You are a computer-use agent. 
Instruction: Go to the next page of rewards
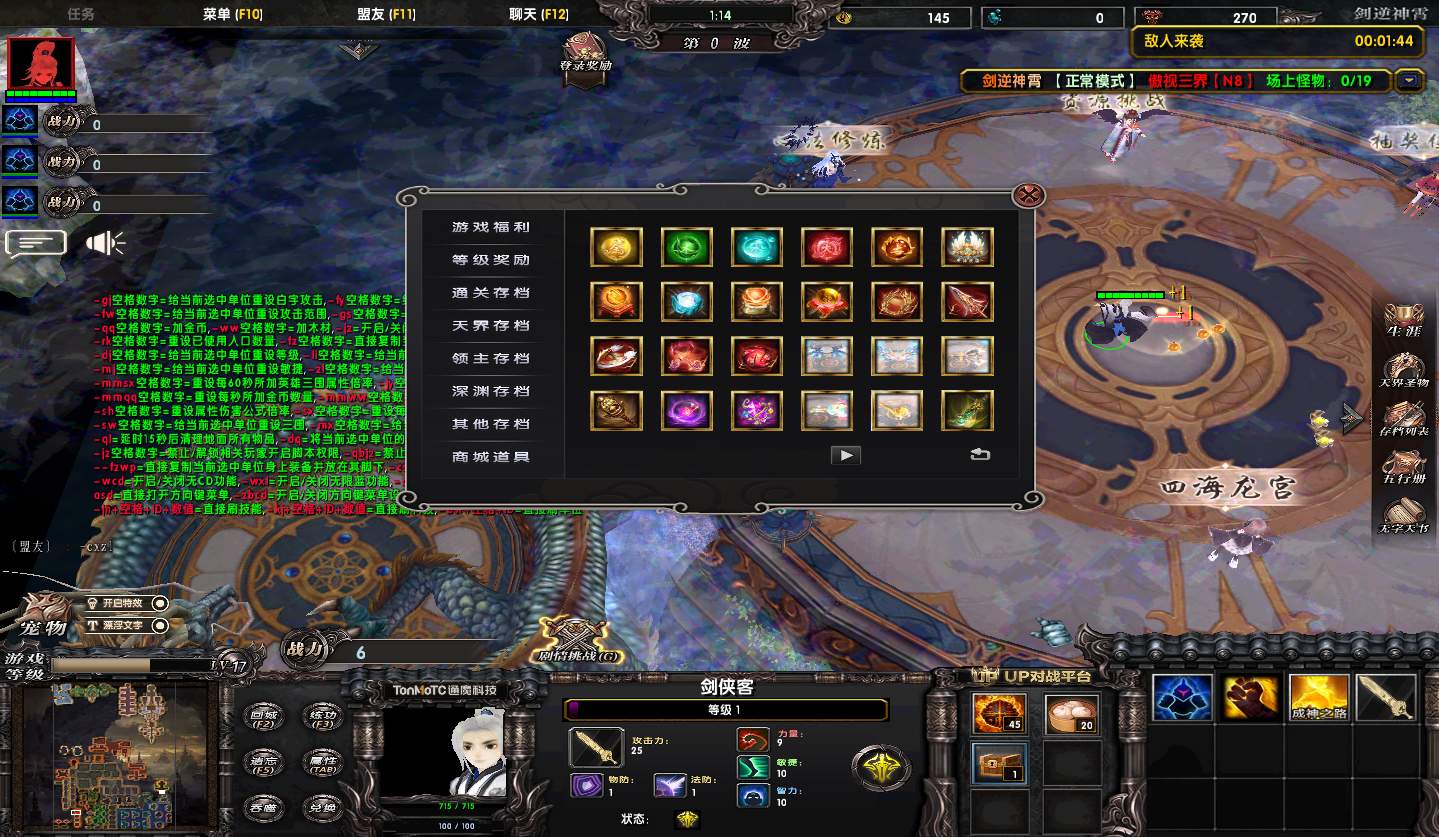click(x=846, y=456)
